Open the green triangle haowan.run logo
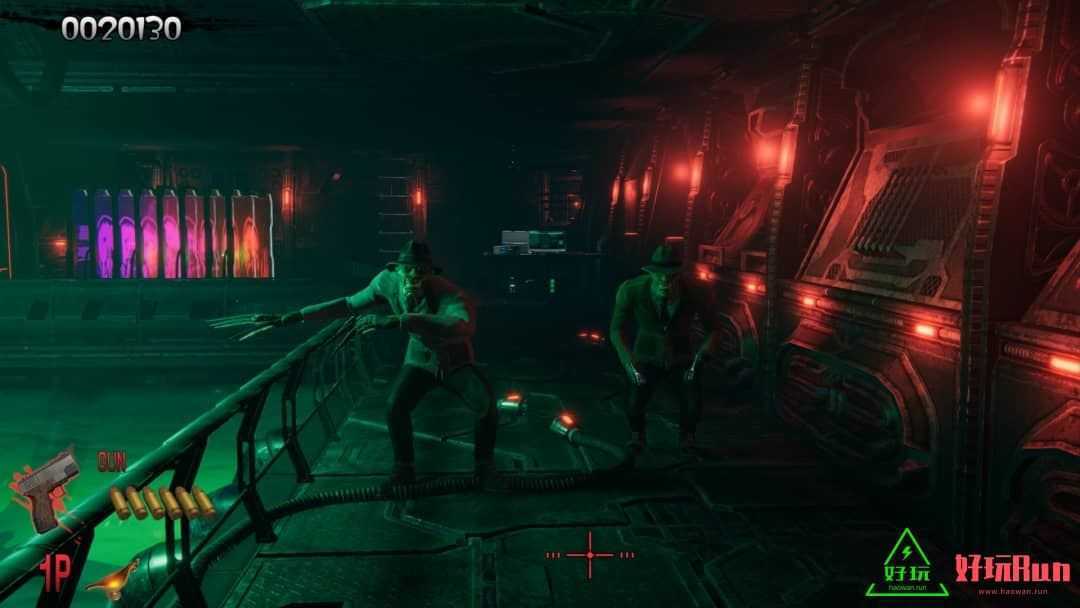 pos(906,563)
